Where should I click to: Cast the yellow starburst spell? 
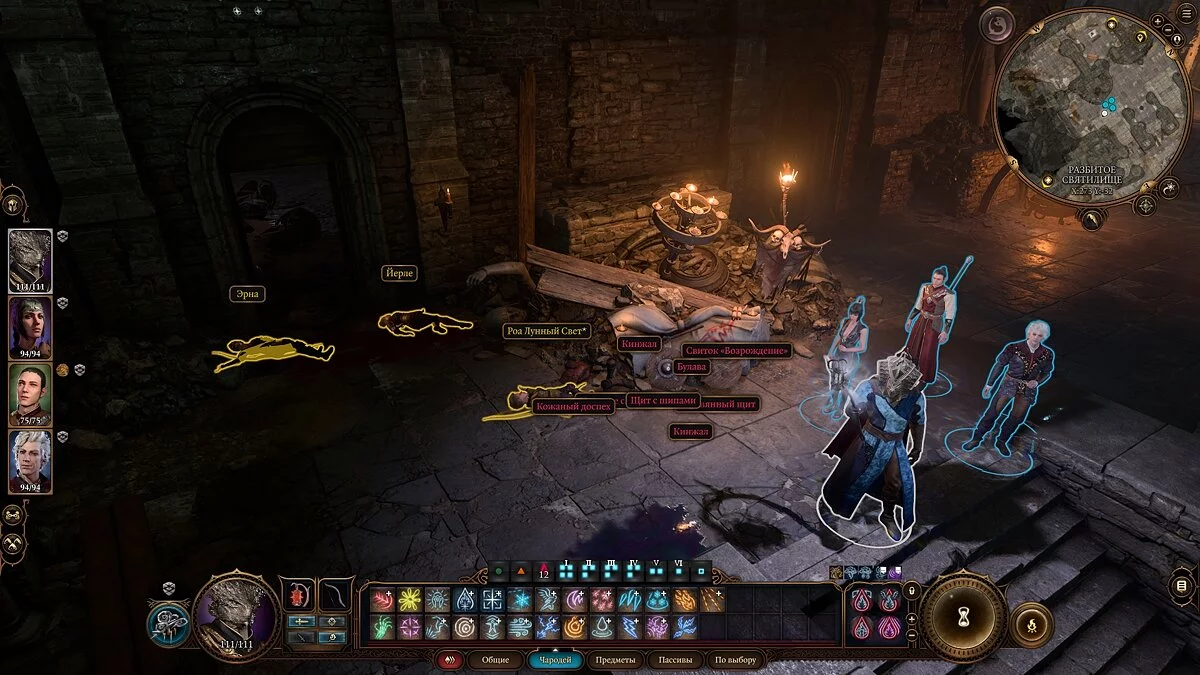click(x=408, y=600)
